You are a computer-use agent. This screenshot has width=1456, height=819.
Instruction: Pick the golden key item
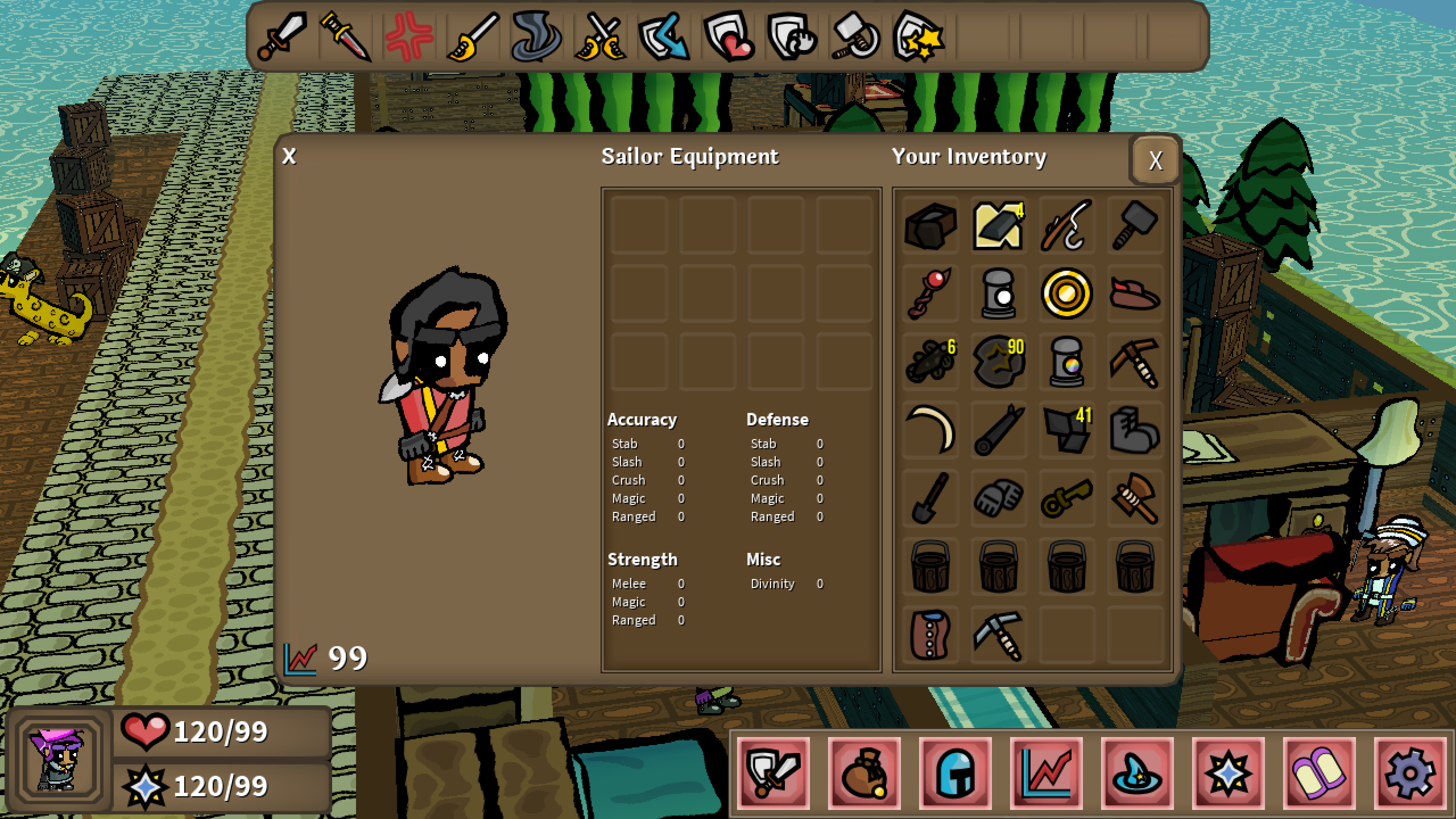(x=1066, y=498)
